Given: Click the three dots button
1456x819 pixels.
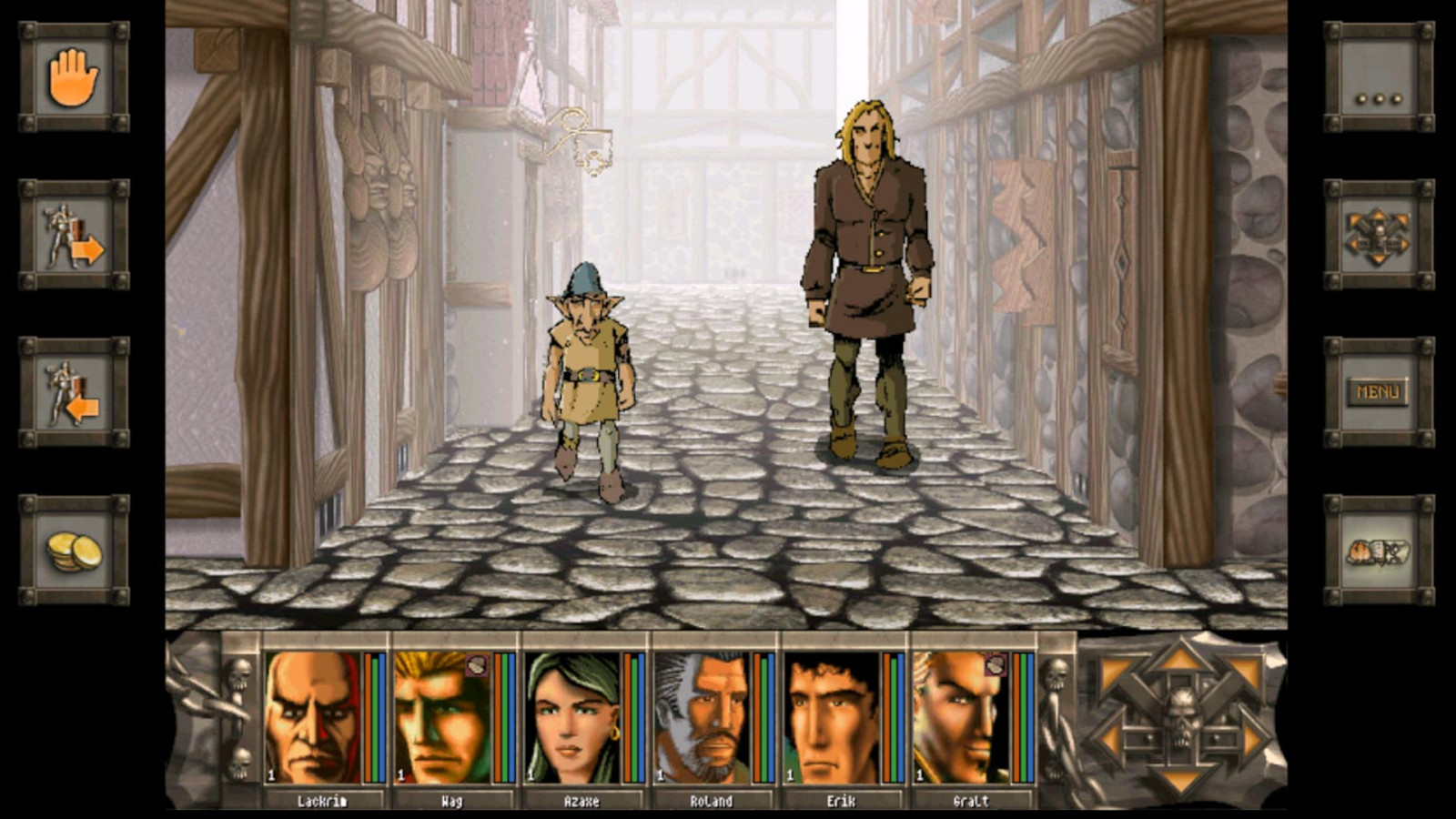Looking at the screenshot, I should tap(1379, 77).
